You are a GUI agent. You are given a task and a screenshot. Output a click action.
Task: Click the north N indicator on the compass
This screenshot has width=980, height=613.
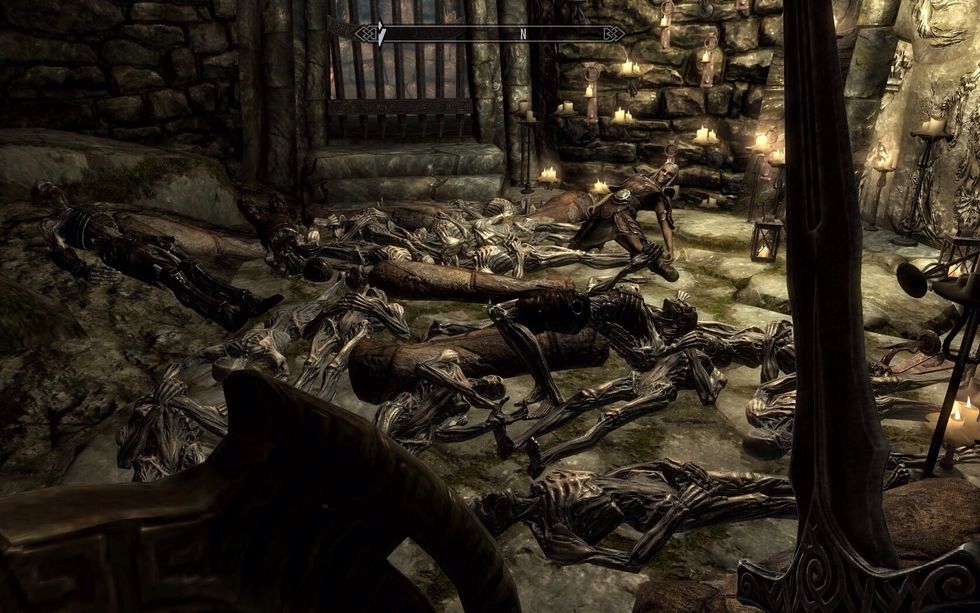pos(522,33)
